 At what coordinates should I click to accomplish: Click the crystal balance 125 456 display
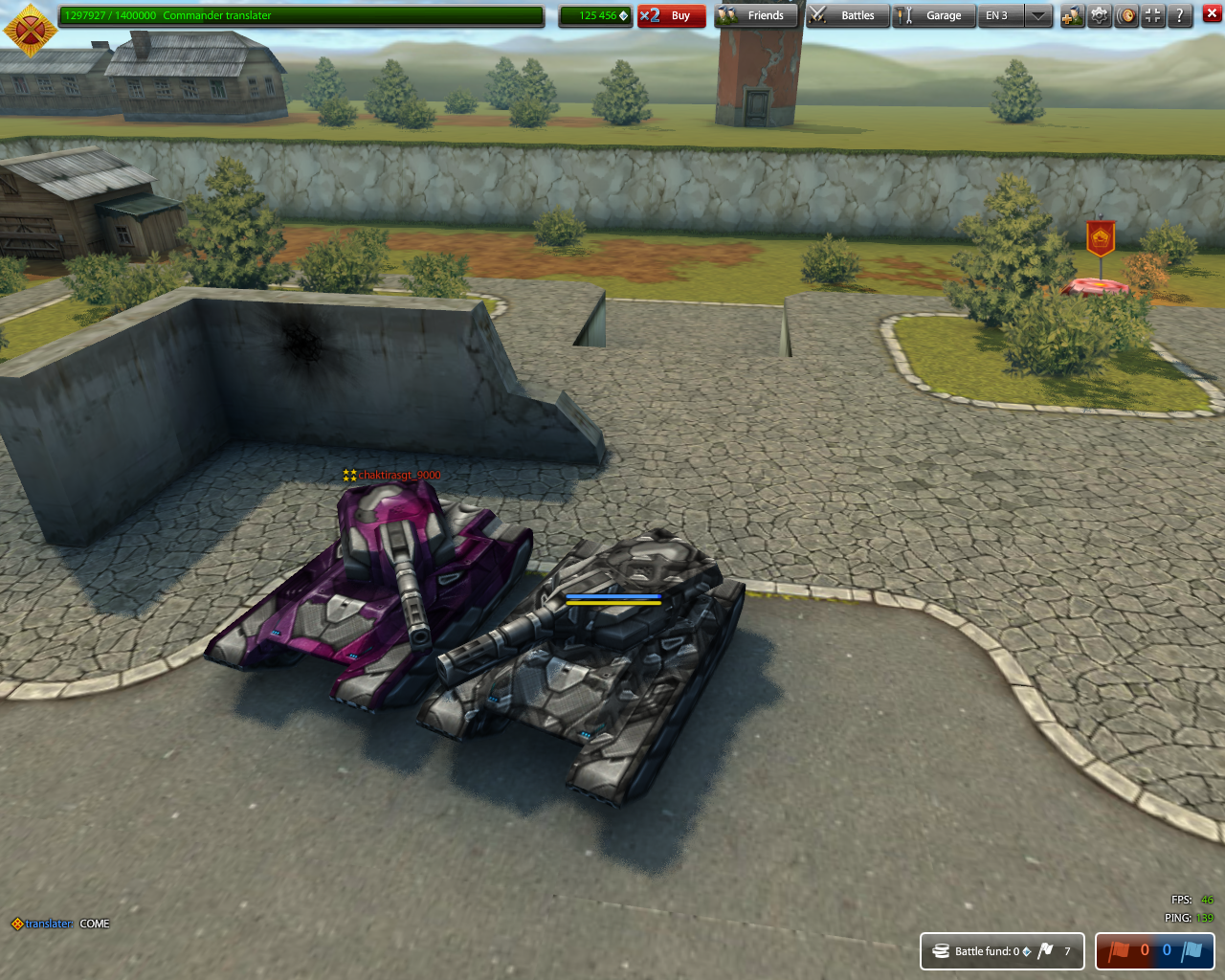point(596,15)
